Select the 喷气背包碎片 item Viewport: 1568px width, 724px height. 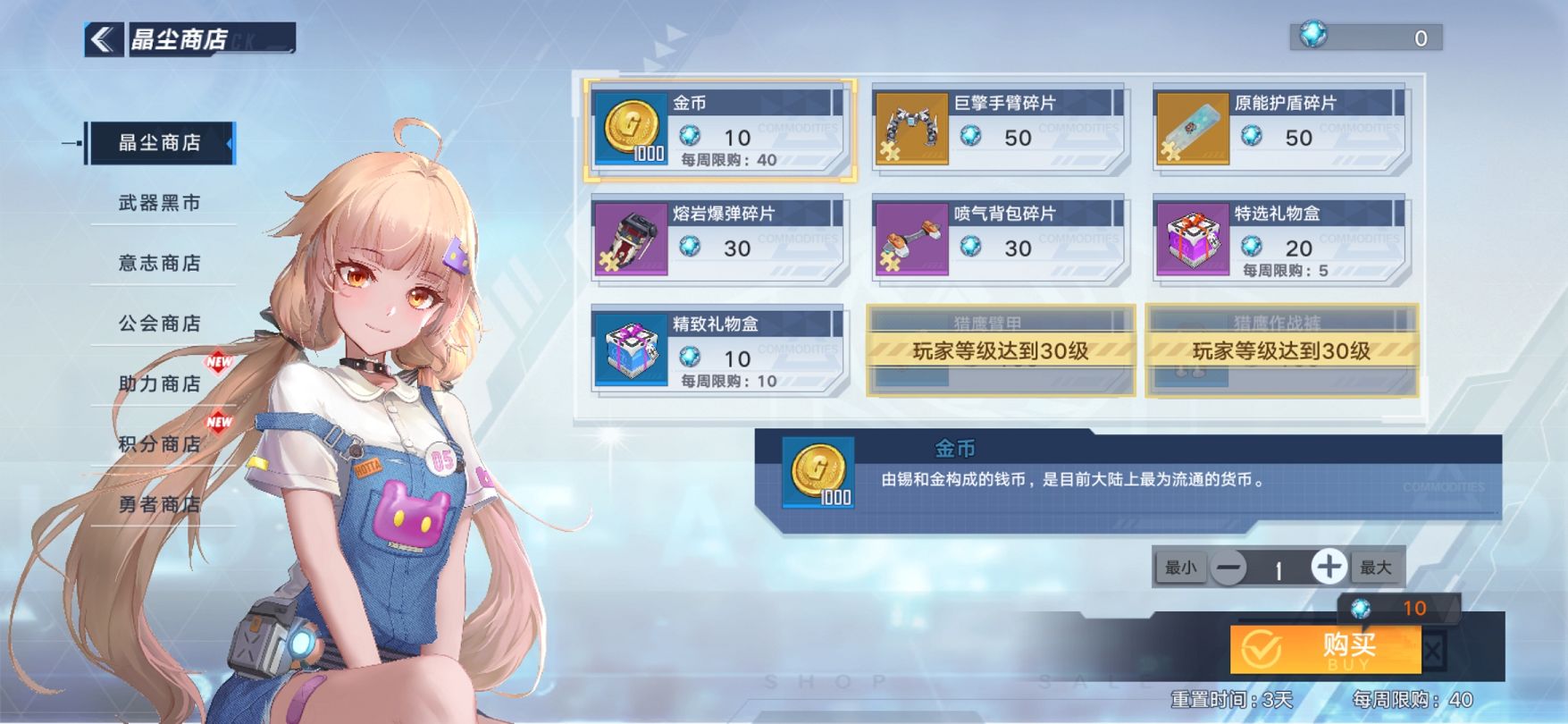[x=1000, y=240]
